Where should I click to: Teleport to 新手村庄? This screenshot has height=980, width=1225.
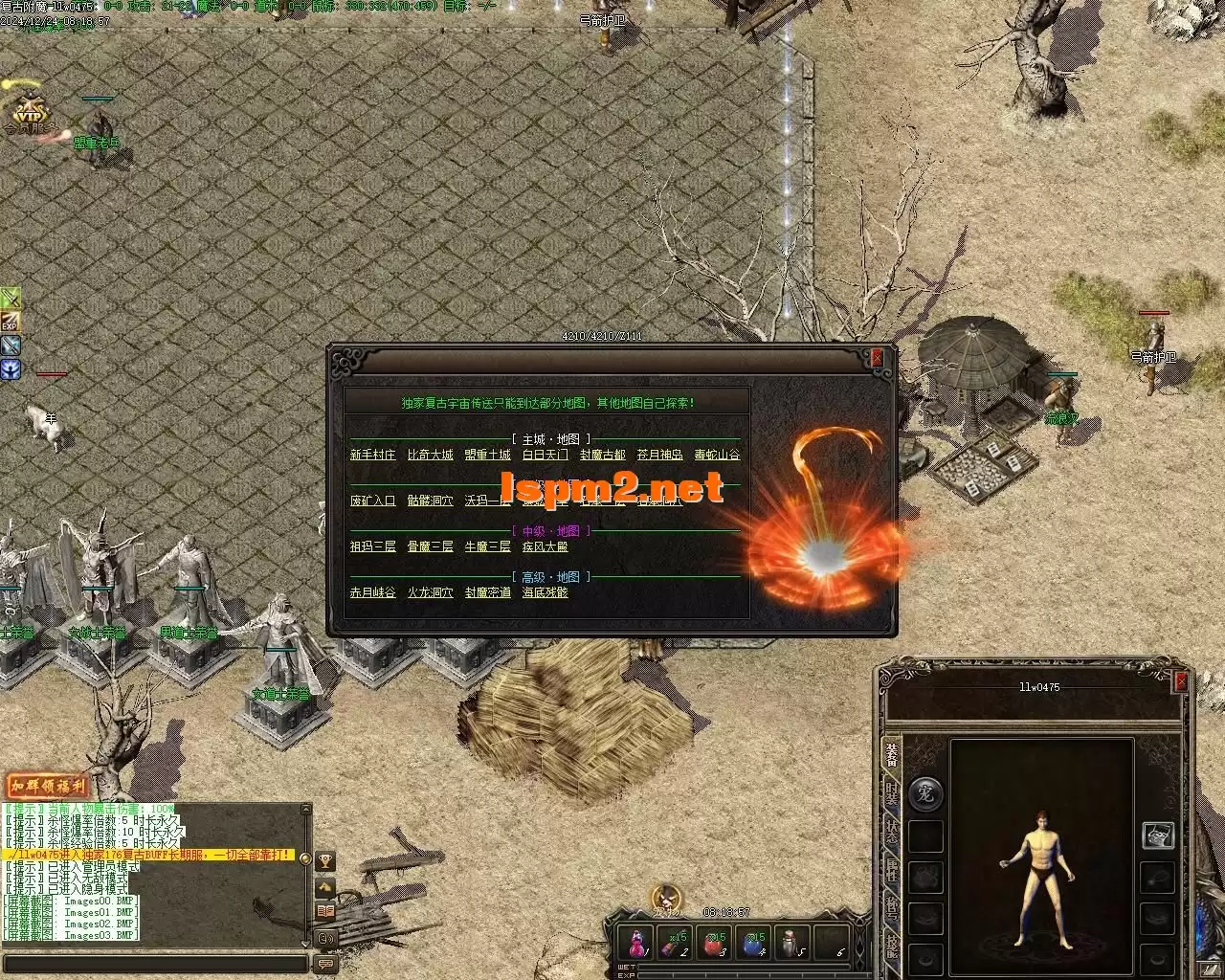[372, 455]
